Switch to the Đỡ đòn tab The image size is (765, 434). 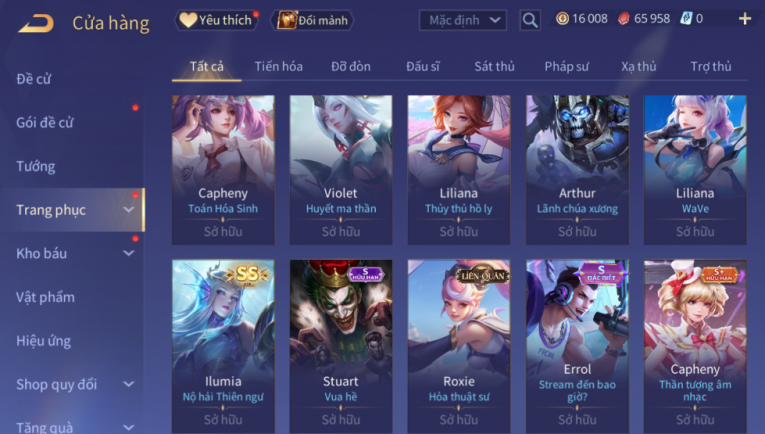click(x=351, y=67)
